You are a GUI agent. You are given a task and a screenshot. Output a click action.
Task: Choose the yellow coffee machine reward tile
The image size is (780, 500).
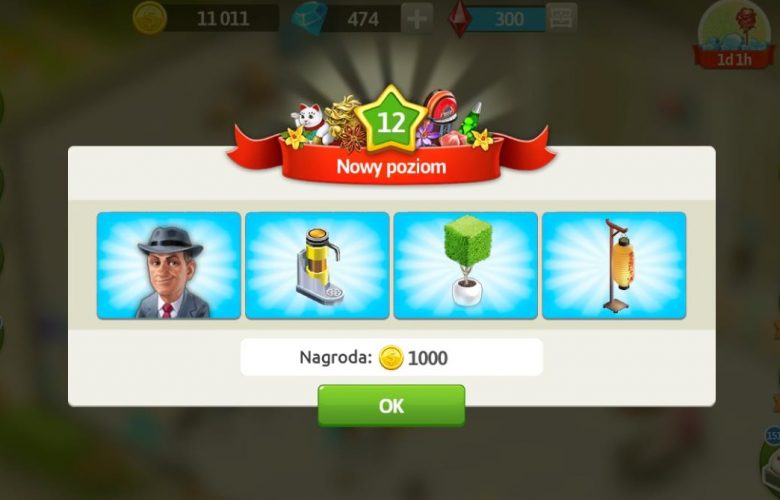317,266
